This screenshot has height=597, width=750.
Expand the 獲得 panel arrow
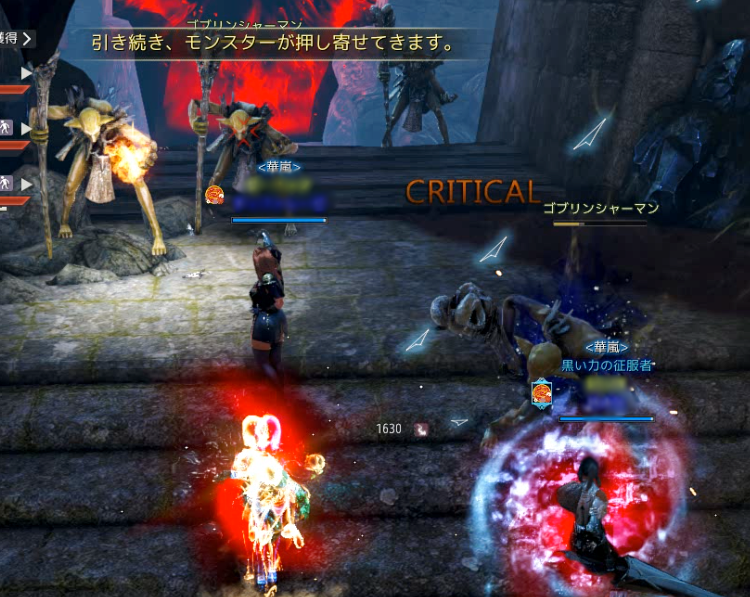click(x=27, y=39)
